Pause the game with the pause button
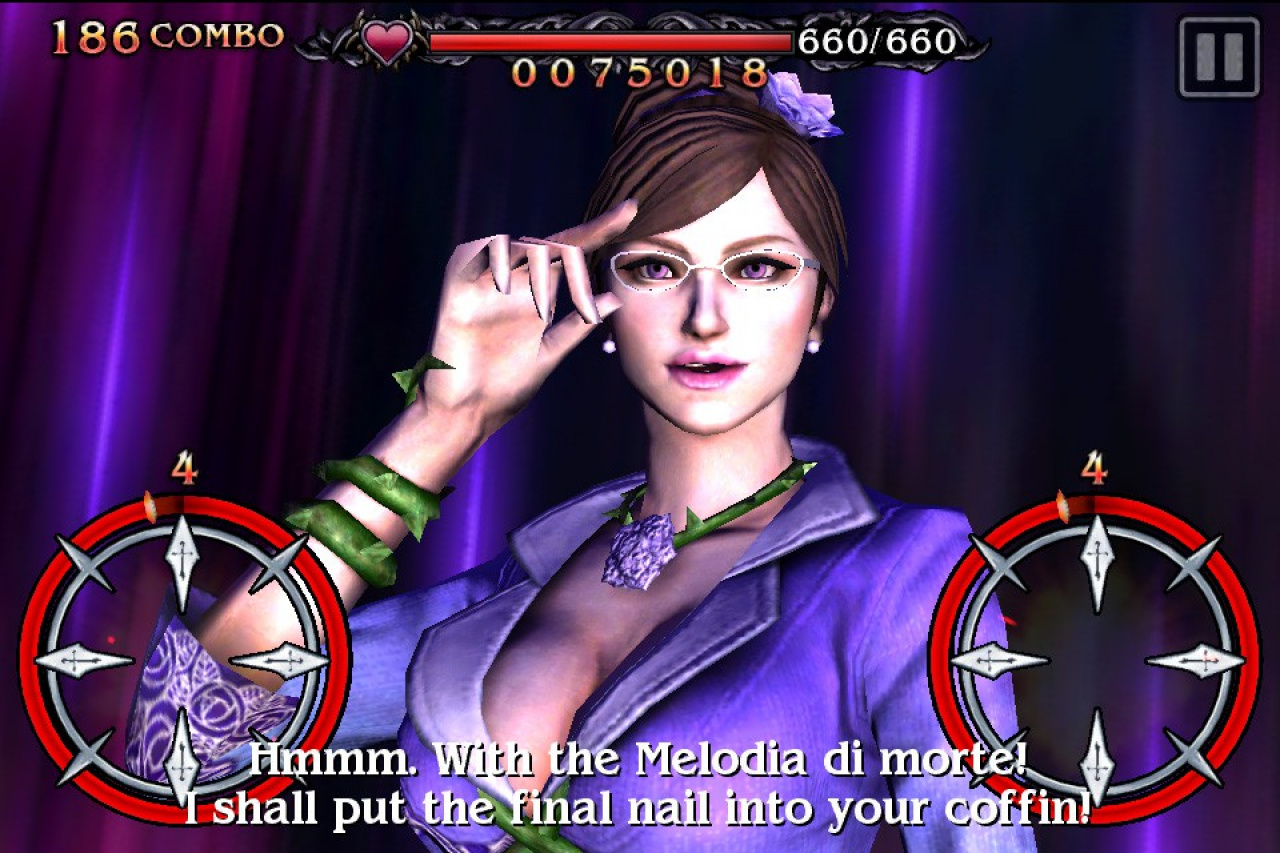Viewport: 1280px width, 853px height. click(x=1218, y=57)
